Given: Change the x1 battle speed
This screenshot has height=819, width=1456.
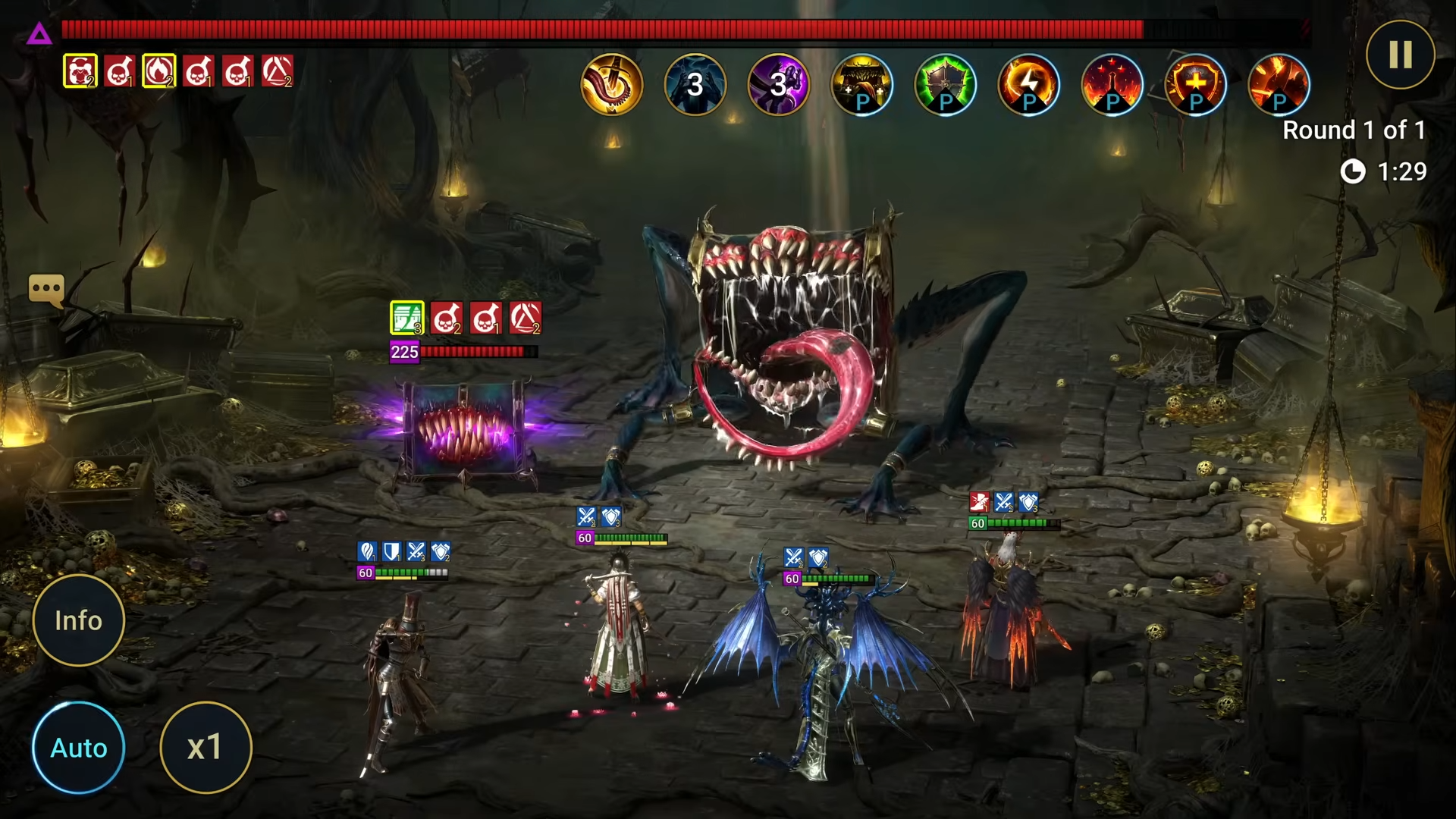Looking at the screenshot, I should pos(206,748).
